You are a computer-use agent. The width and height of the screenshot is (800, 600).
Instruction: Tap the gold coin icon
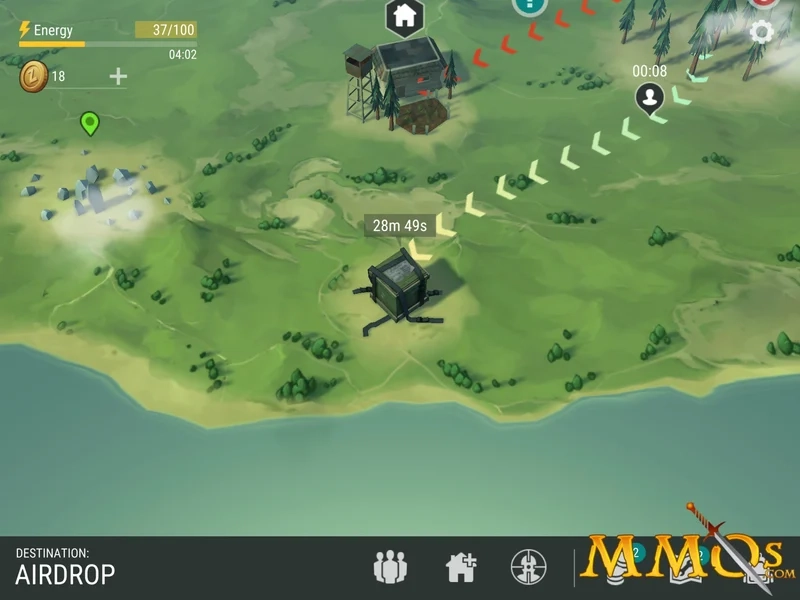[33, 77]
